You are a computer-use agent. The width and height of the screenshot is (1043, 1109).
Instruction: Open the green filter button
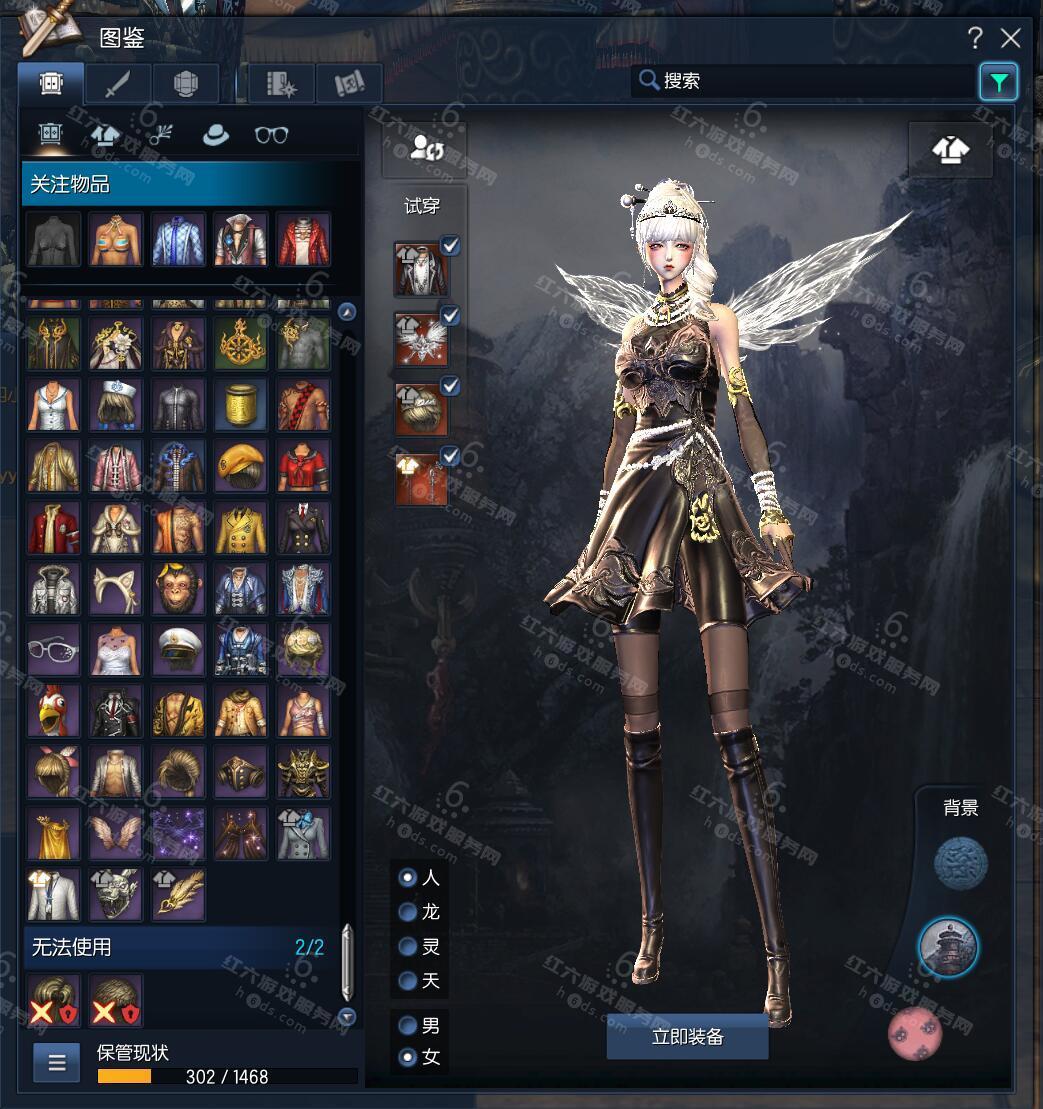(998, 82)
